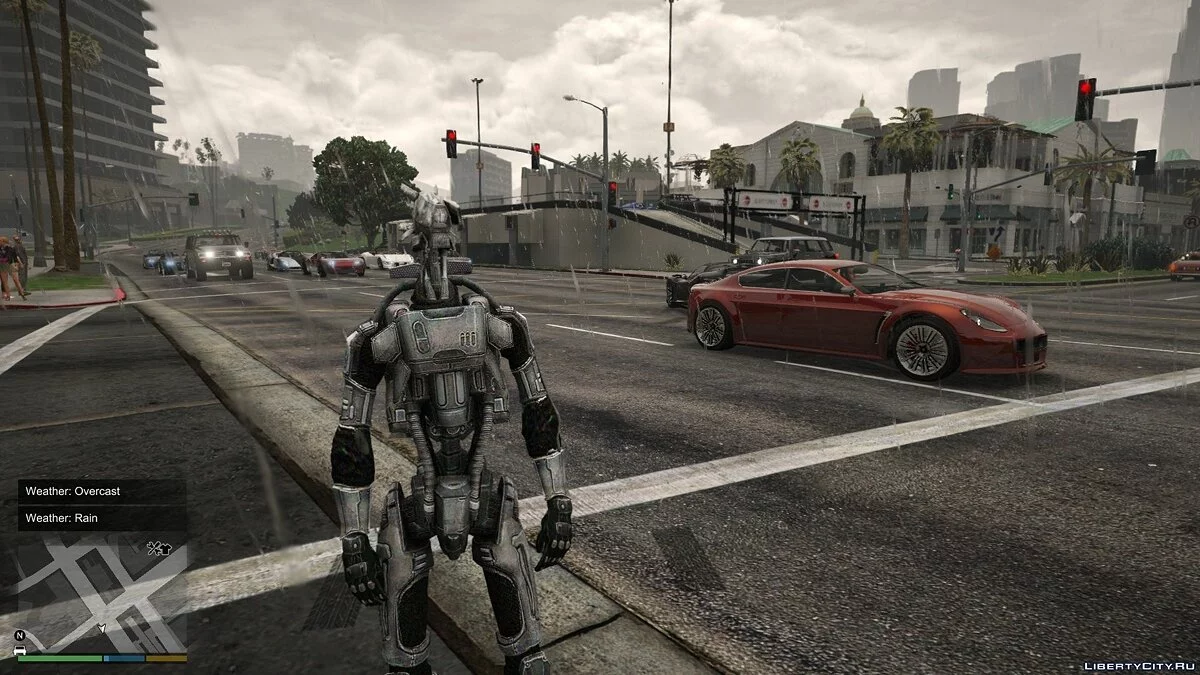Click the player arrow on the minimap
Screen dimensions: 1200x675
[101, 629]
